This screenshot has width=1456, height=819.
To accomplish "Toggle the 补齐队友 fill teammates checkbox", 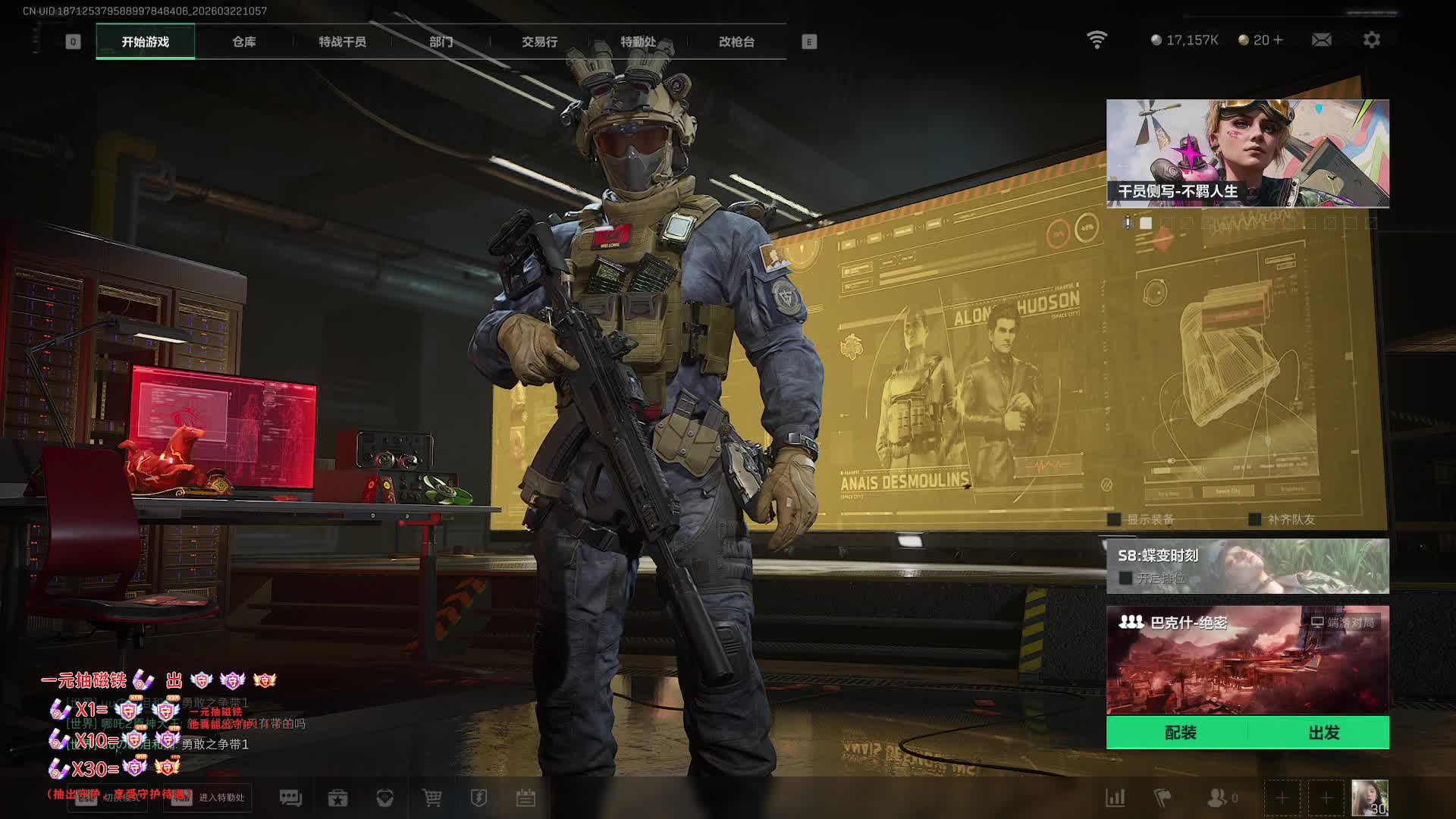I will coord(1255,519).
